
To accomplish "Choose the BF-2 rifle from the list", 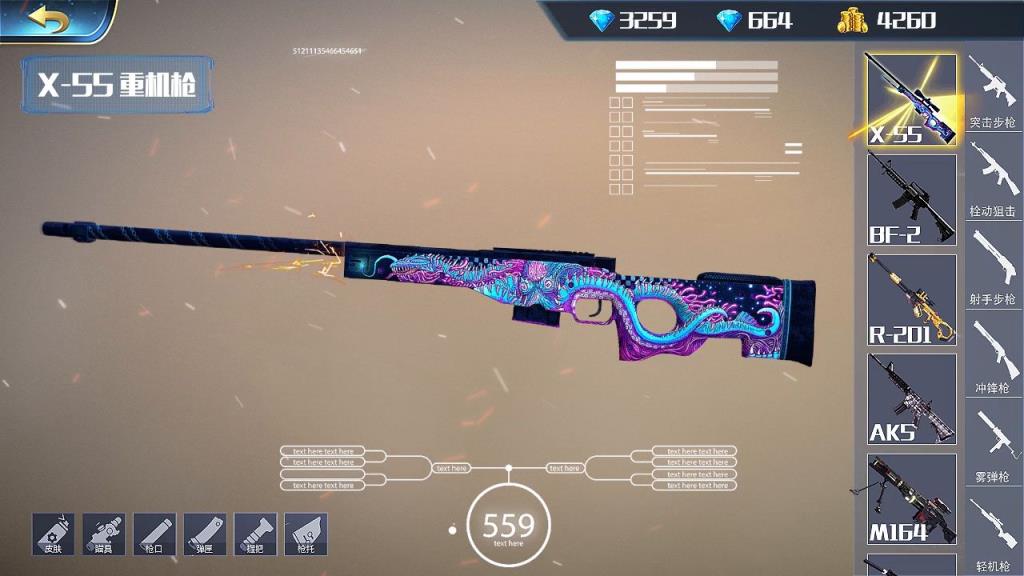I will (x=910, y=199).
